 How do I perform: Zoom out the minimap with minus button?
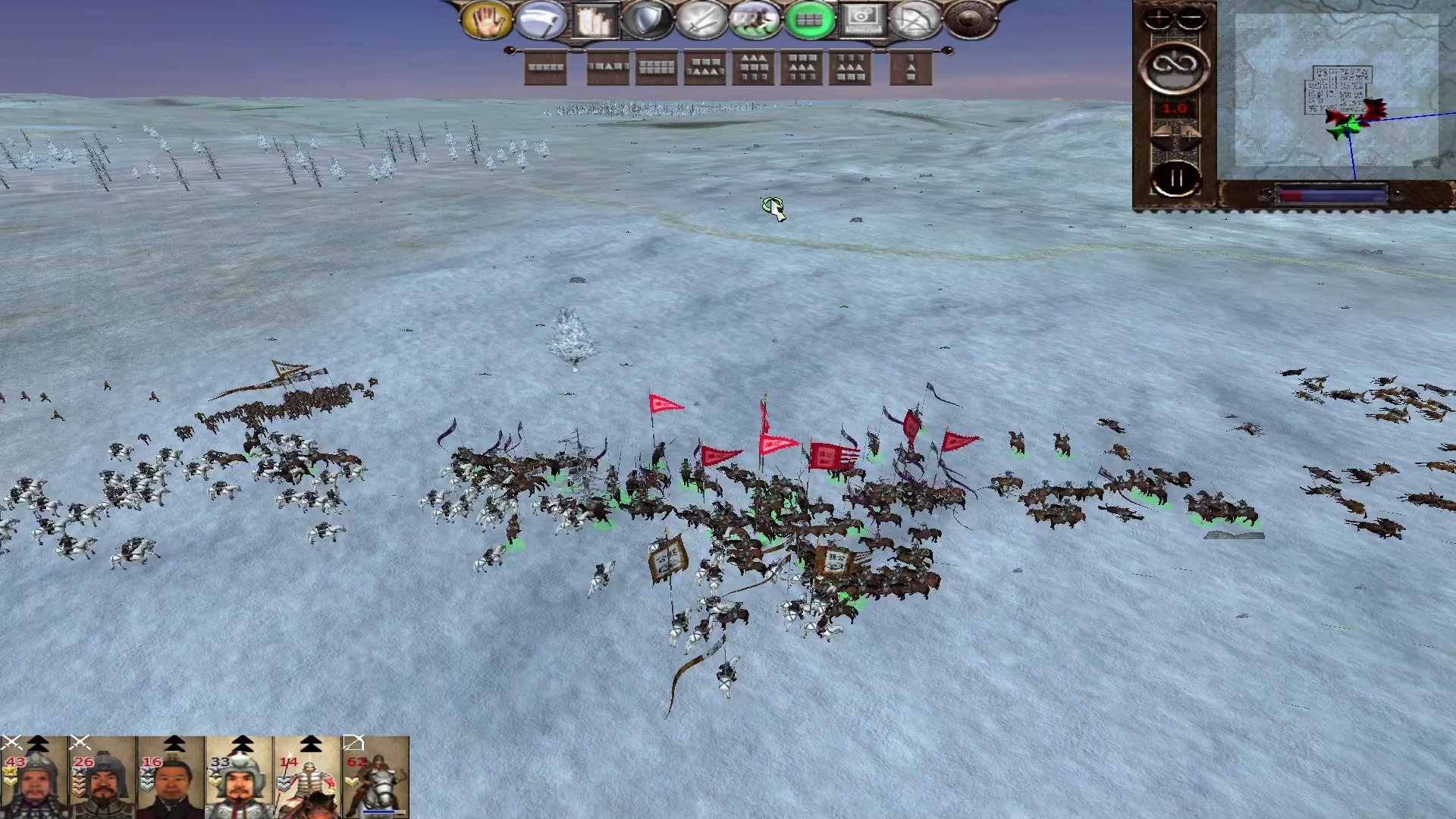[x=1191, y=18]
